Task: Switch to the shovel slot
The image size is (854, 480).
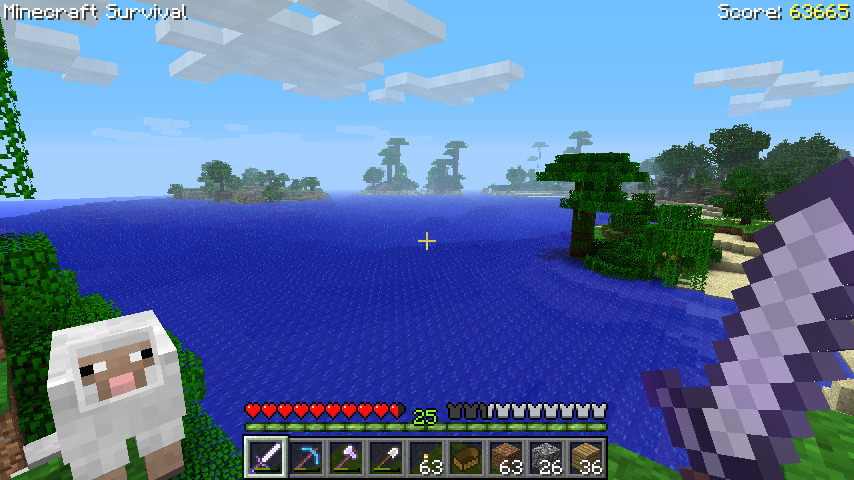Action: point(386,458)
